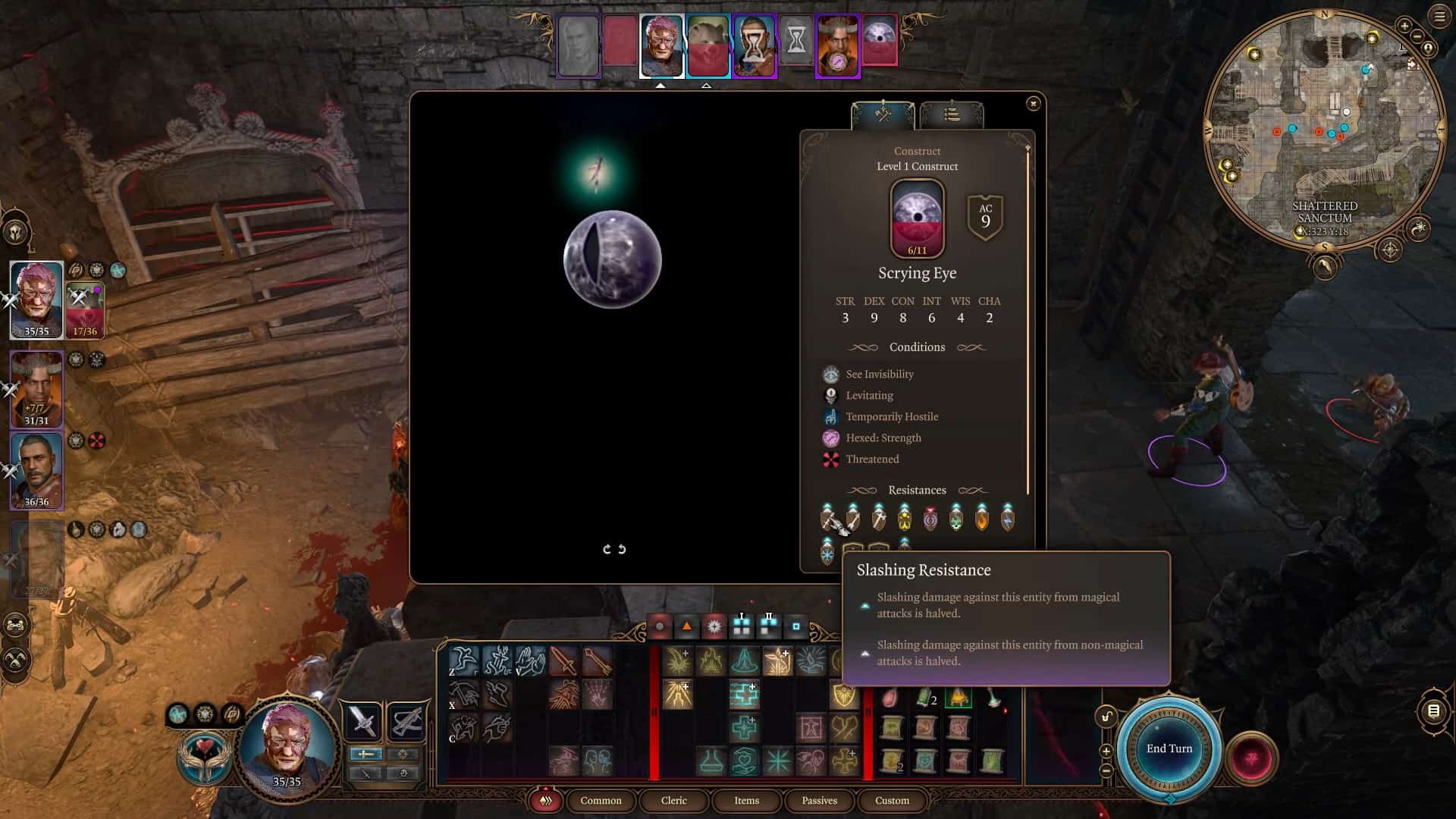The height and width of the screenshot is (819, 1456).
Task: Rotate the Scrying Eye model preview left
Action: (607, 549)
